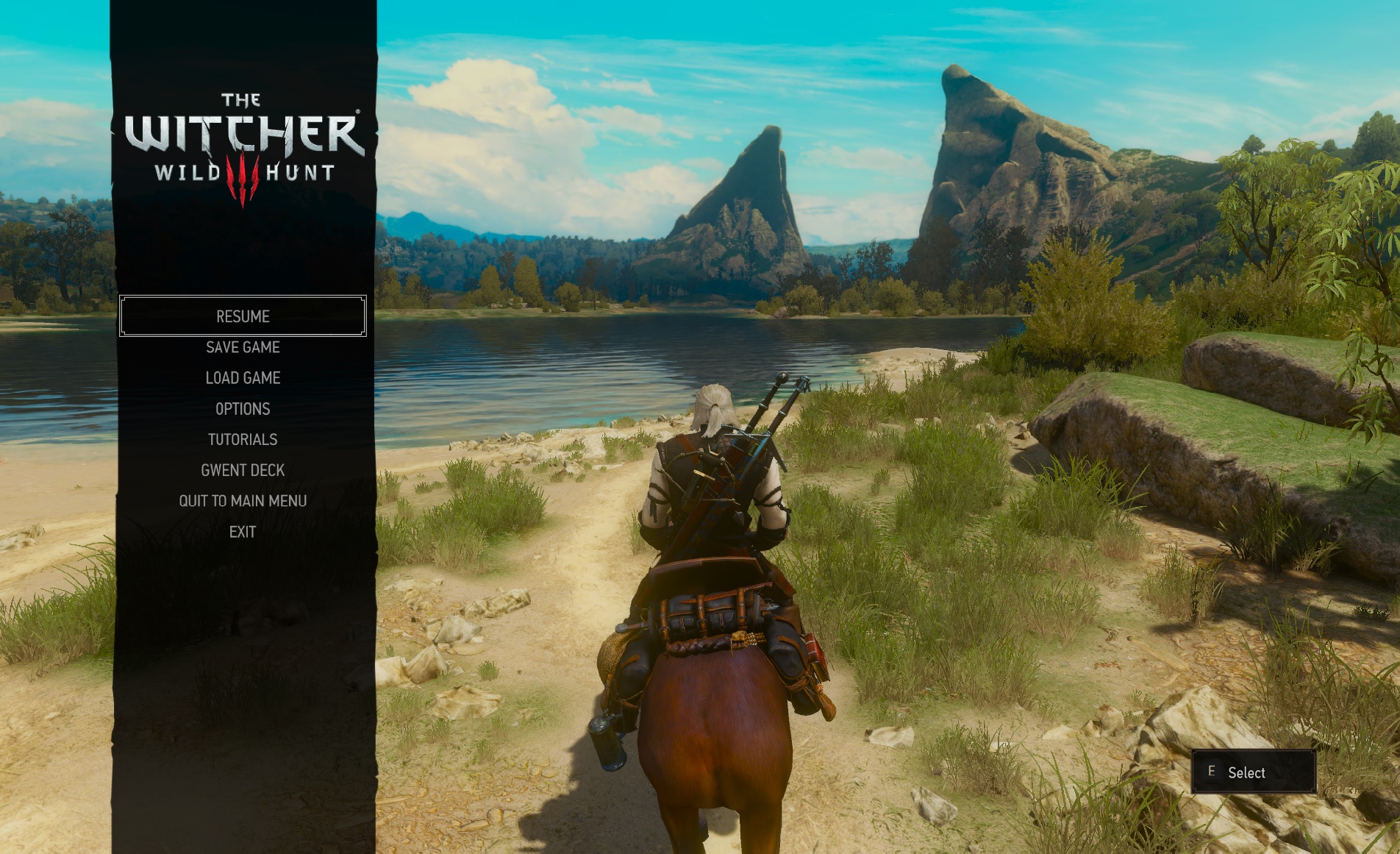
Task: Click Quit to Main Menu
Action: click(243, 501)
